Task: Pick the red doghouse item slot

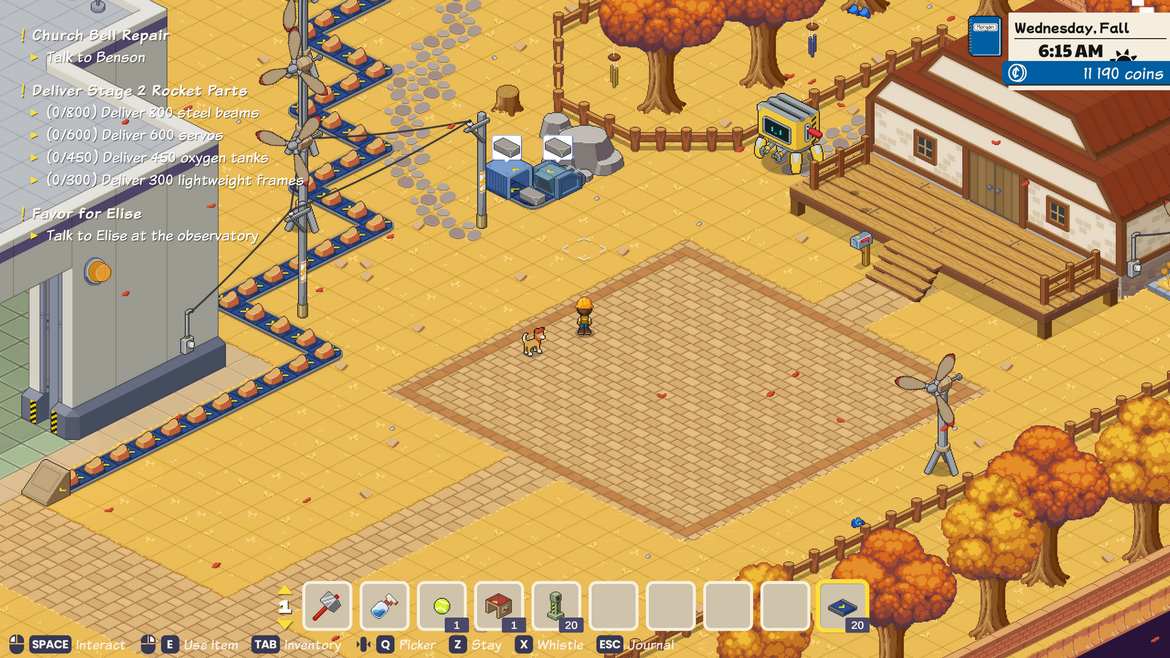Action: point(499,606)
